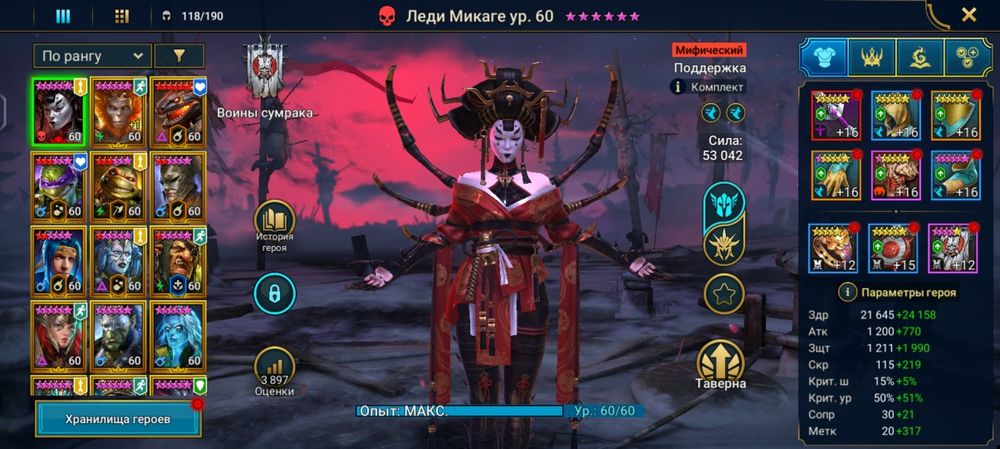Open the "По рангу" sort dropdown
The height and width of the screenshot is (449, 1000).
point(92,56)
